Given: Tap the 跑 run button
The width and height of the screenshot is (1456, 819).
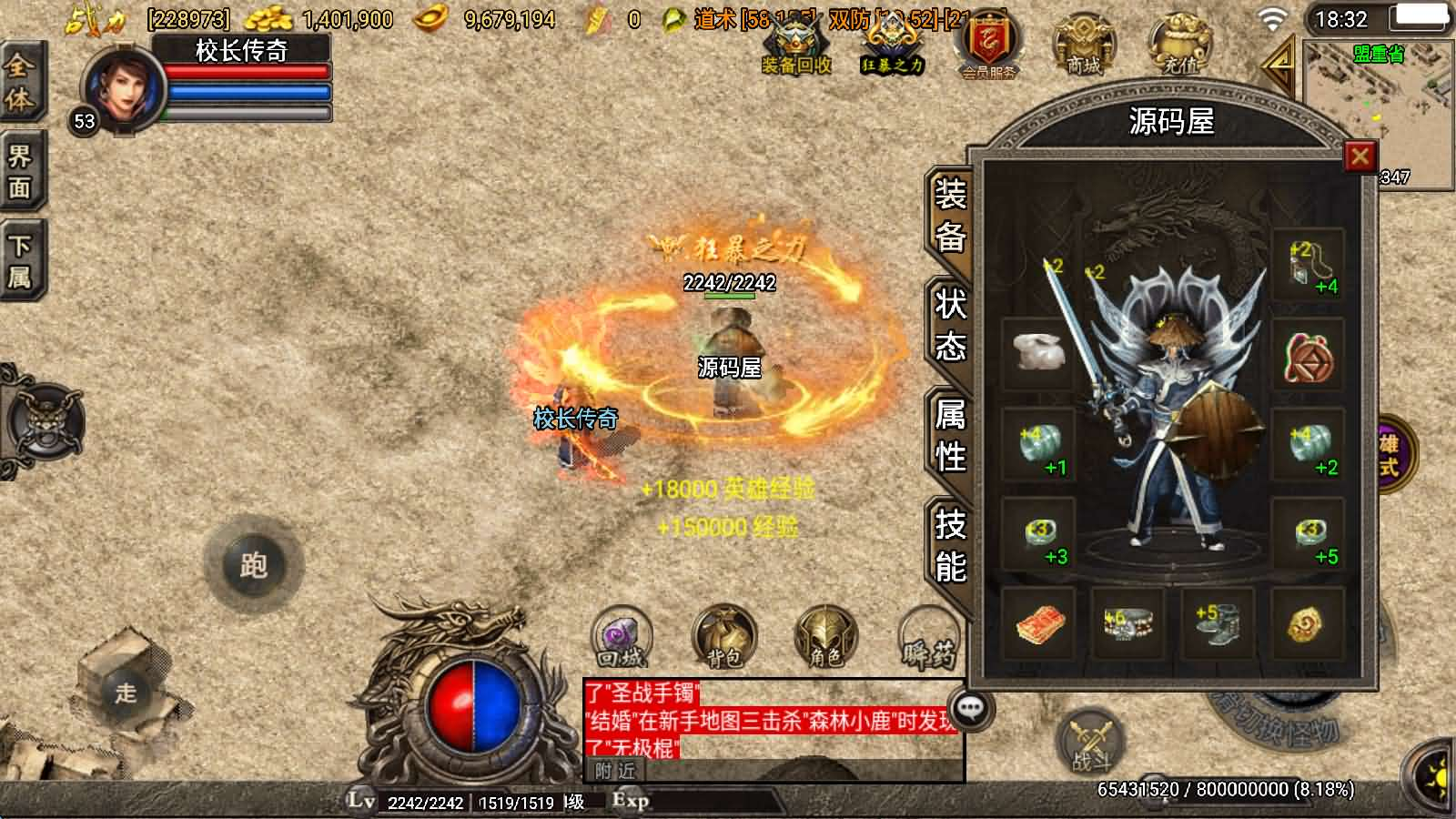Looking at the screenshot, I should 252,565.
